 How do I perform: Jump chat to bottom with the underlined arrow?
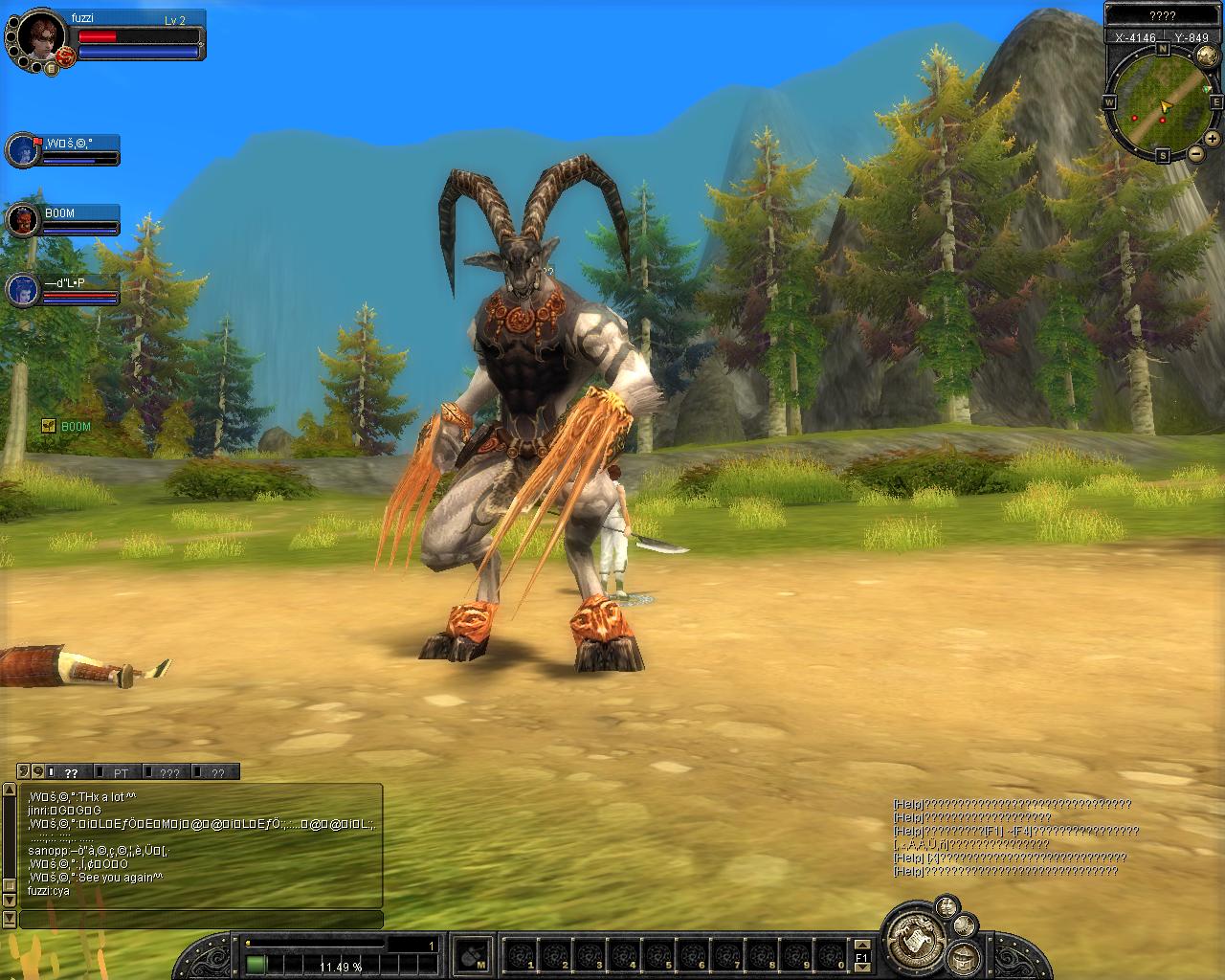(11, 920)
